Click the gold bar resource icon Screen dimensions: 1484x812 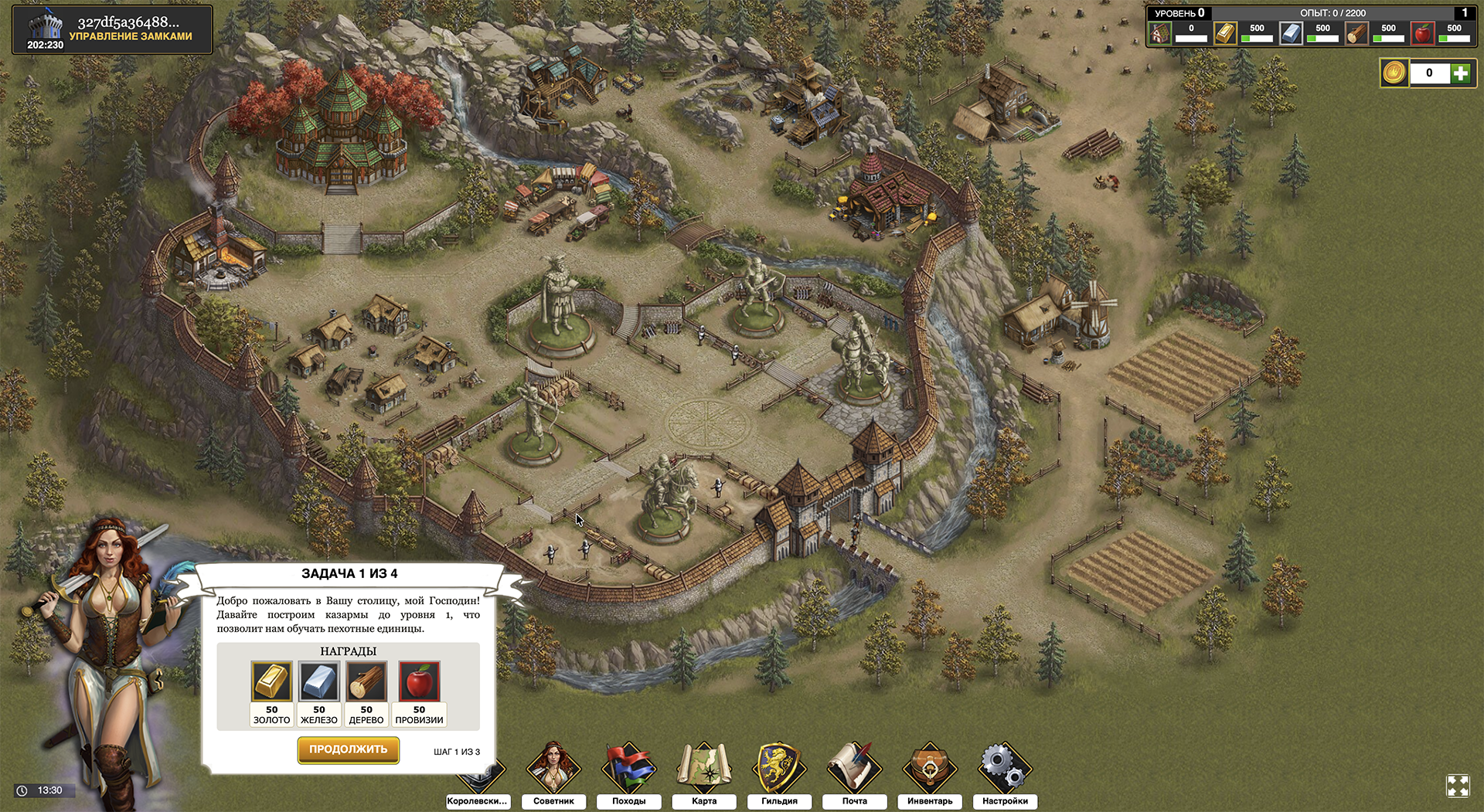point(1225,33)
